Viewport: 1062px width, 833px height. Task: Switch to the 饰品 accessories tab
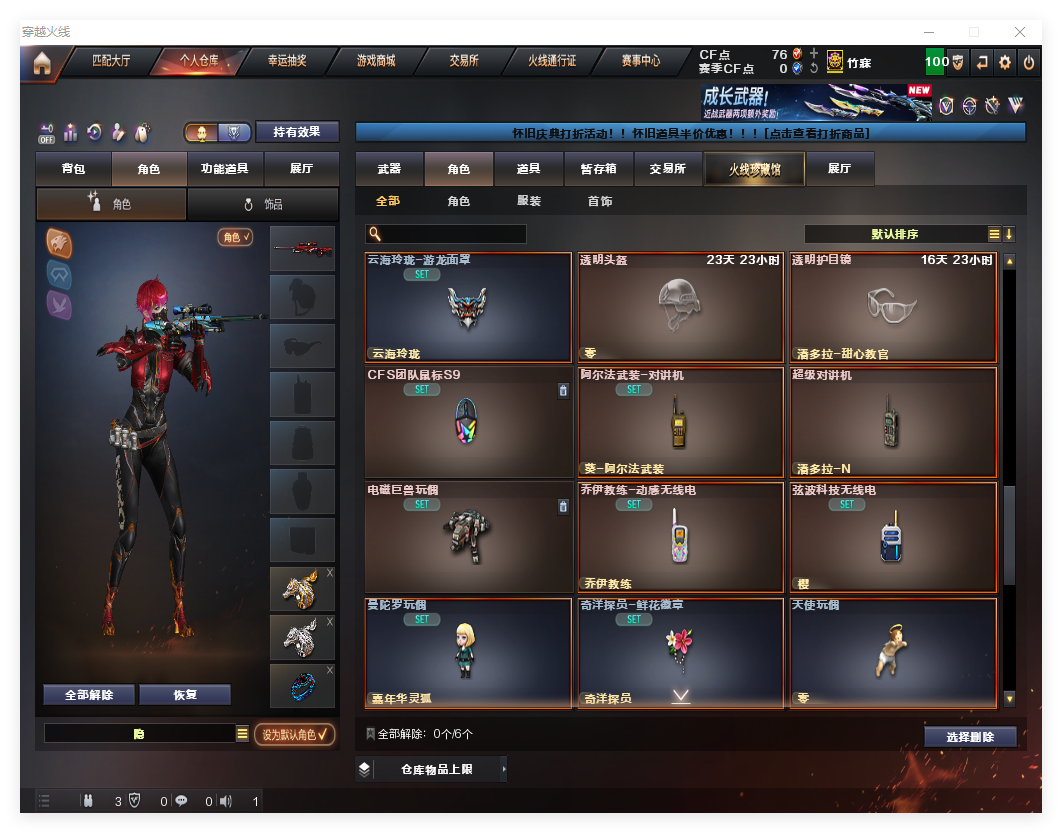coord(263,204)
